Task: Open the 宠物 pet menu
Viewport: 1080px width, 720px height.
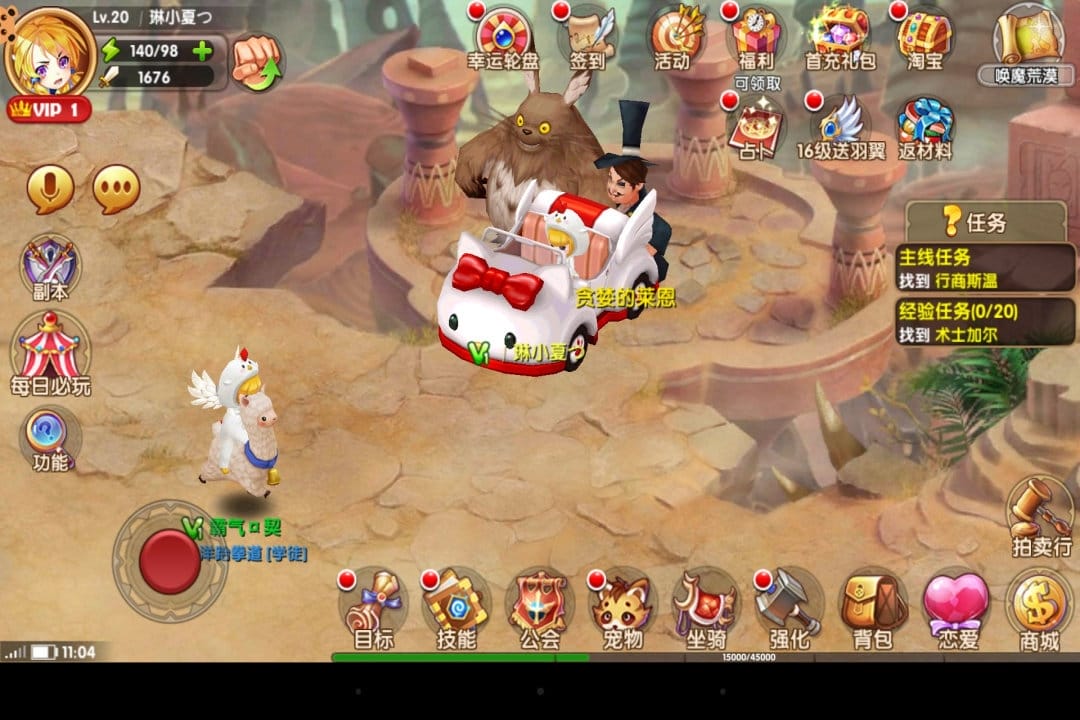Action: pyautogui.click(x=622, y=608)
